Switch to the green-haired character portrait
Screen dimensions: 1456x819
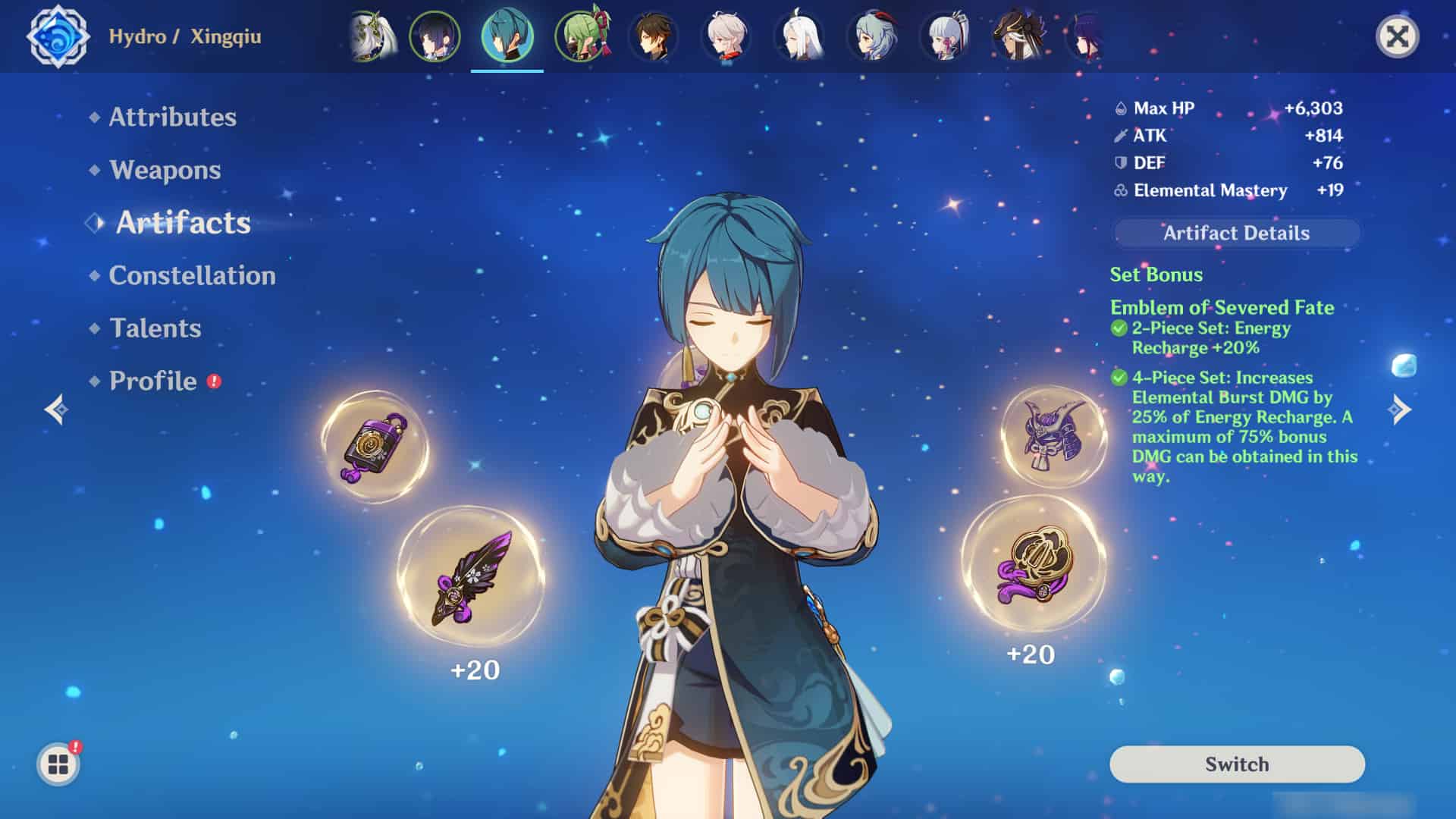point(580,36)
